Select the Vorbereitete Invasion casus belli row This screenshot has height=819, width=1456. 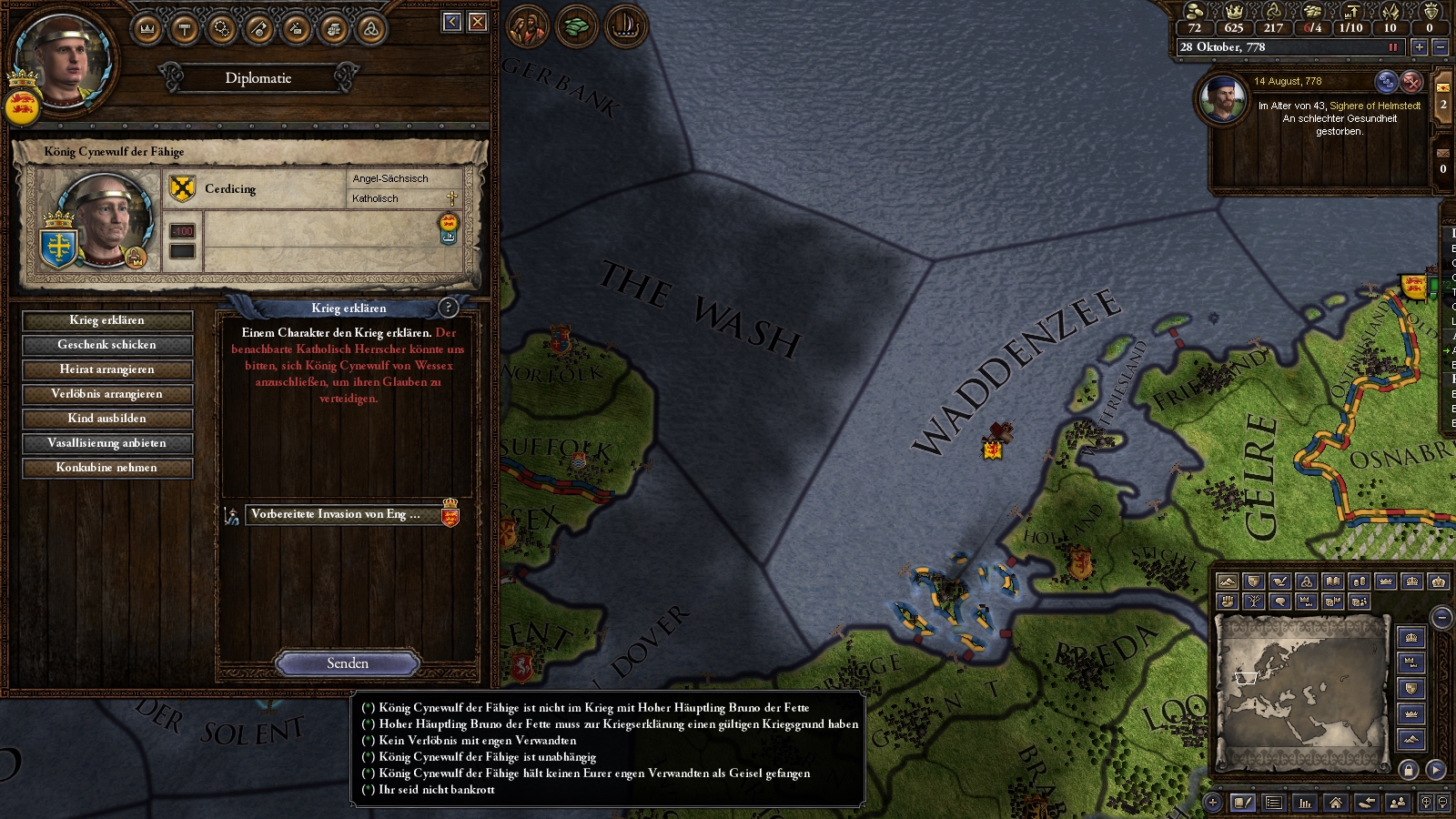tap(337, 515)
